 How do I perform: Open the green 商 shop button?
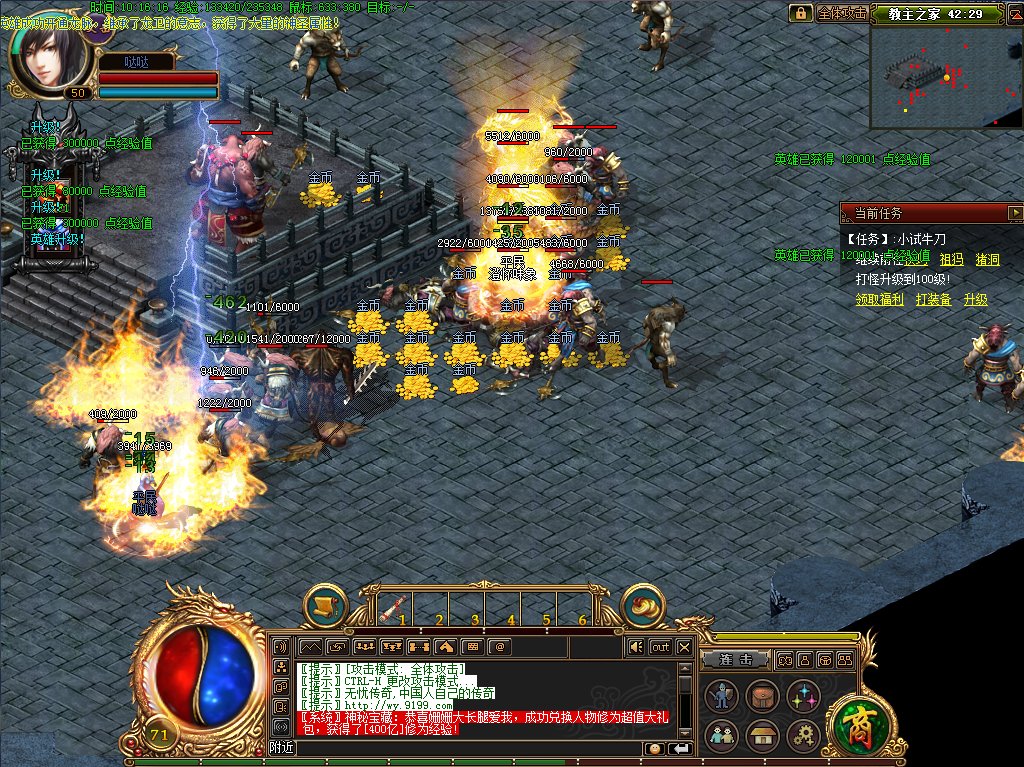click(857, 722)
